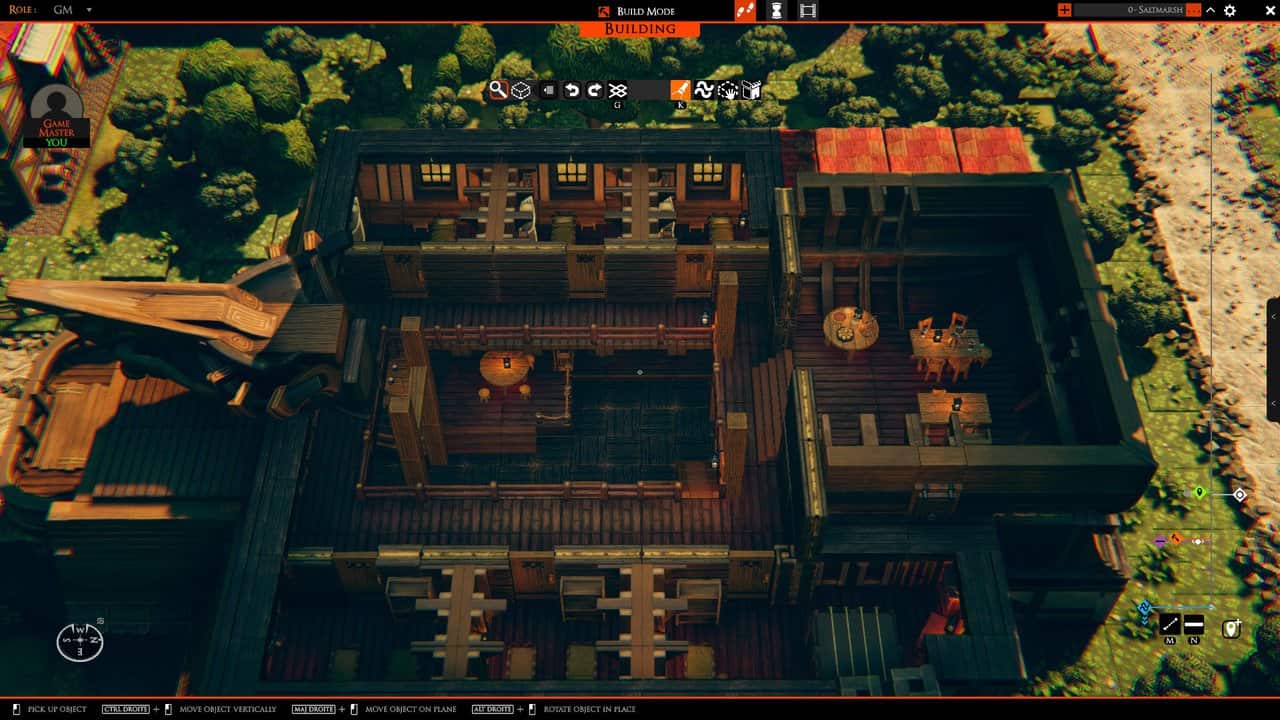
Task: Click the undo arrow icon
Action: click(x=570, y=89)
